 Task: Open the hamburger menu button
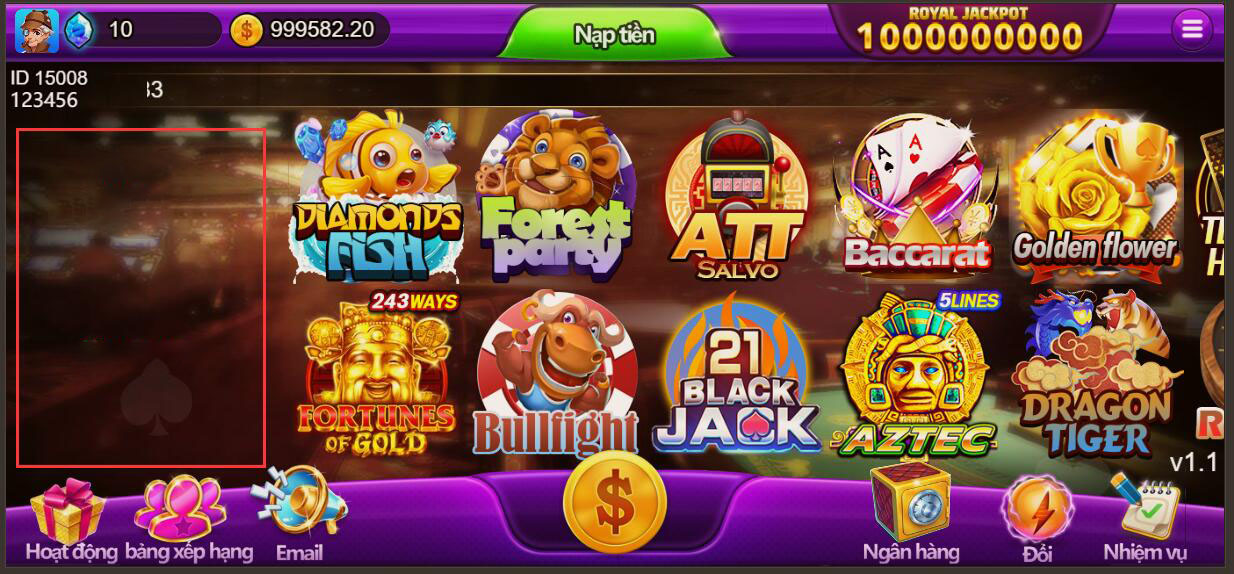click(x=1191, y=30)
